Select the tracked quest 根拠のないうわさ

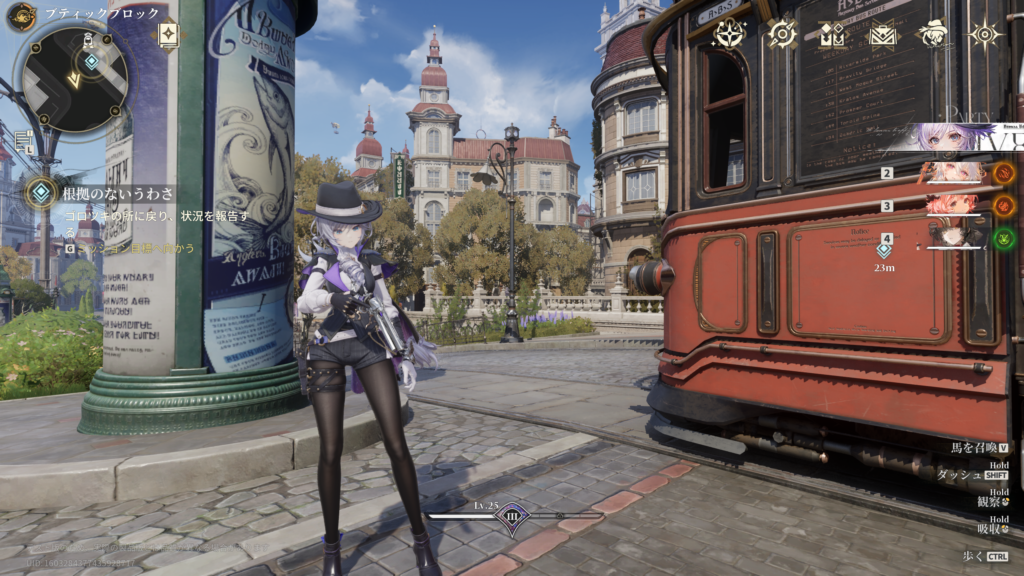point(118,193)
